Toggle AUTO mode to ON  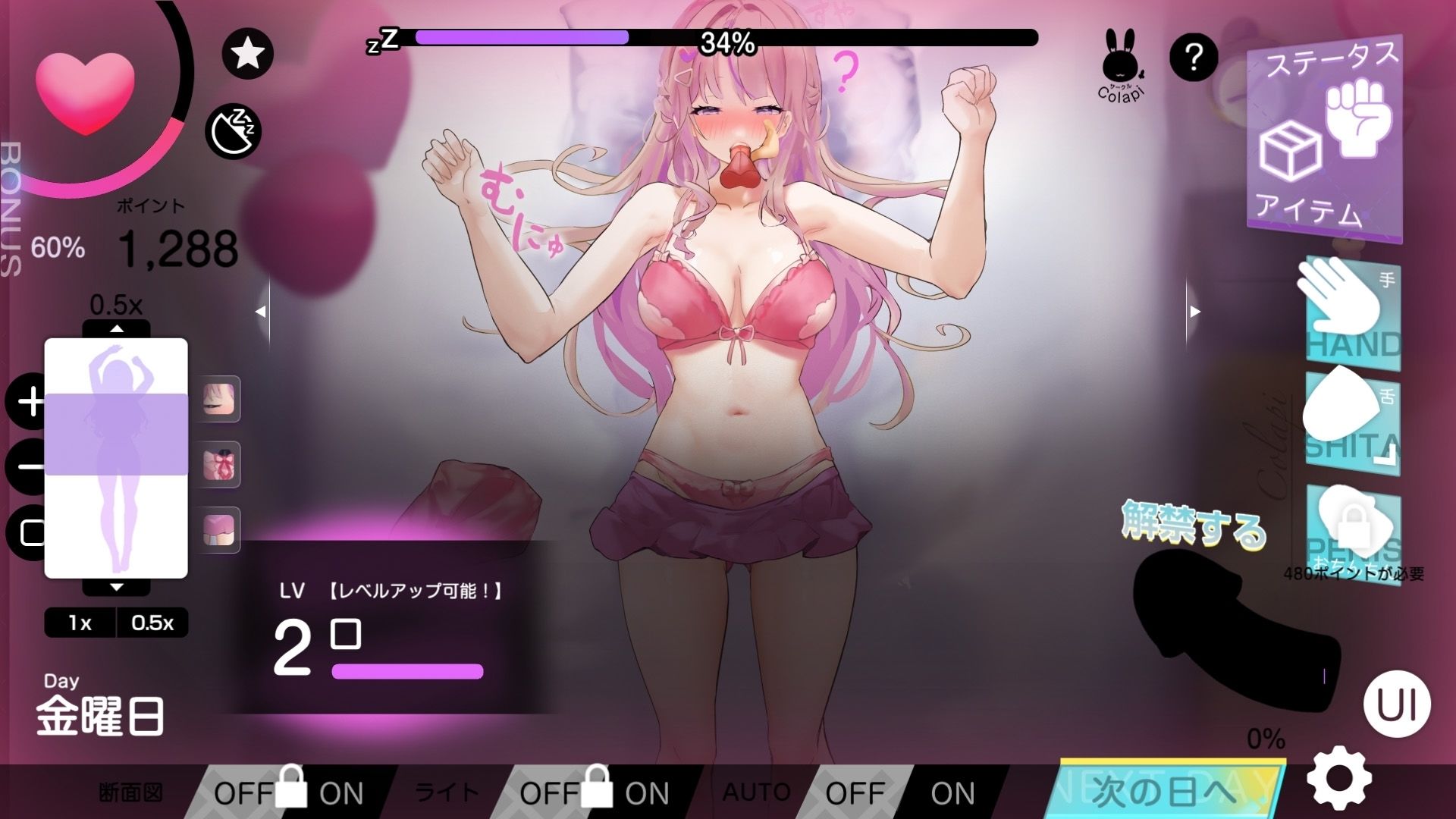point(952,792)
